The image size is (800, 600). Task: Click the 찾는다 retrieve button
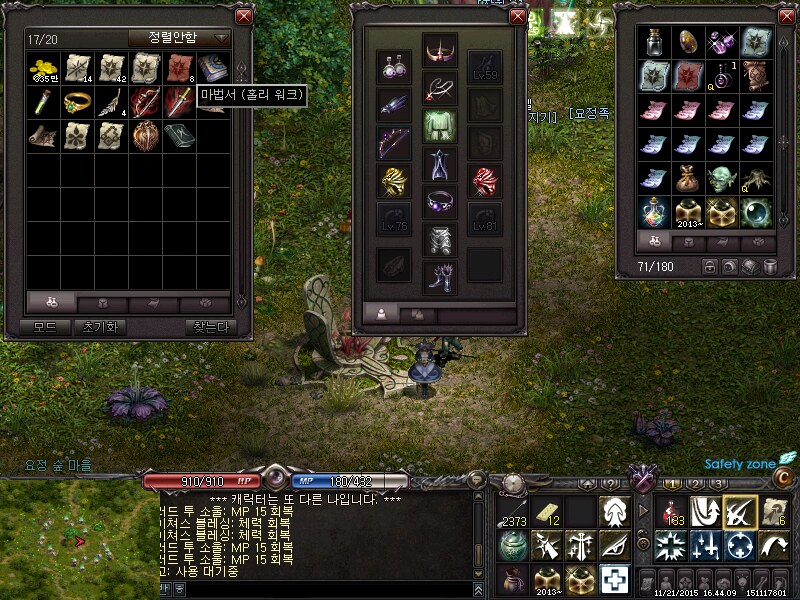pos(208,327)
